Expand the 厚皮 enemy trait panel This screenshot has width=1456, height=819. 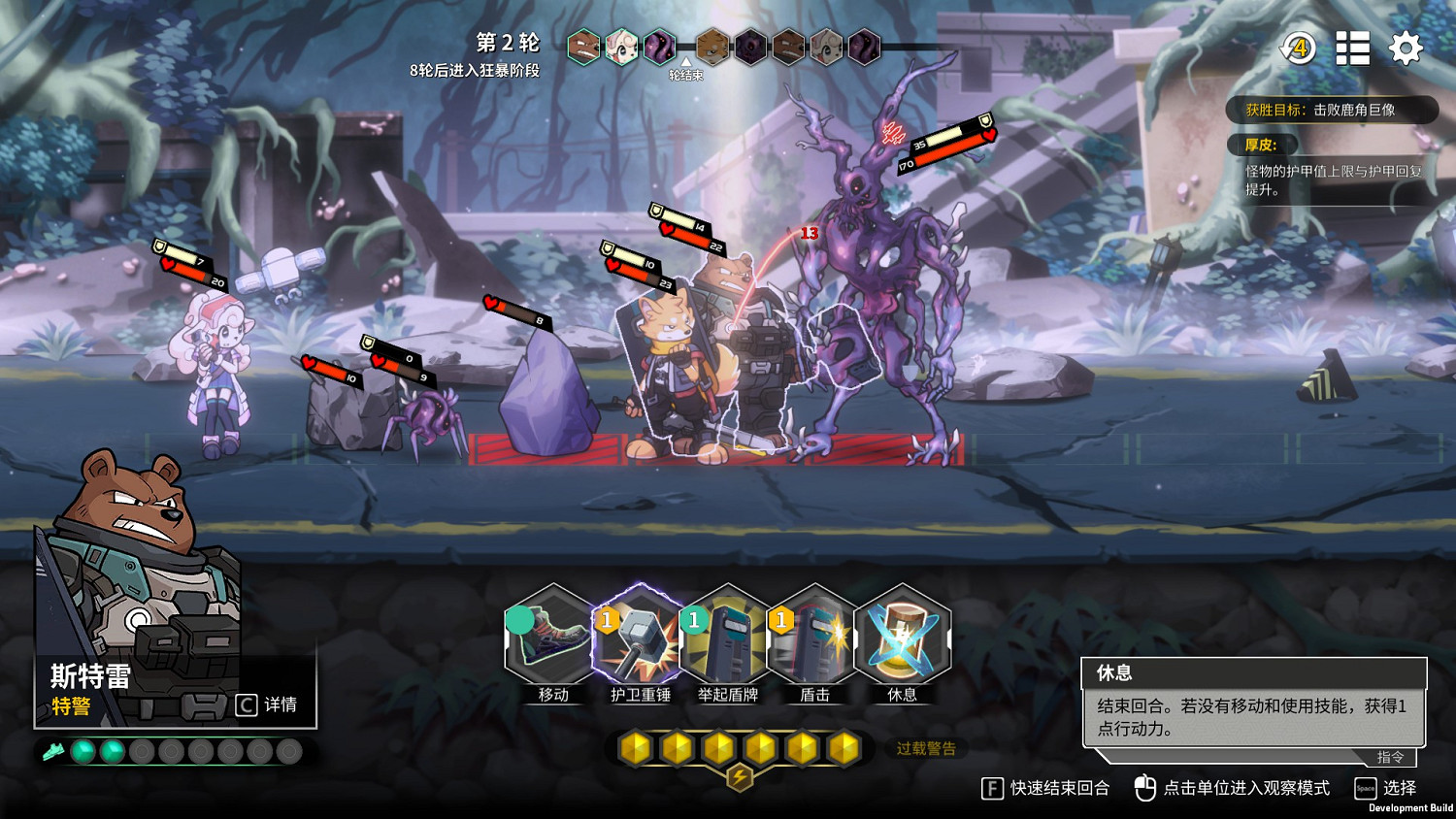tap(1262, 145)
